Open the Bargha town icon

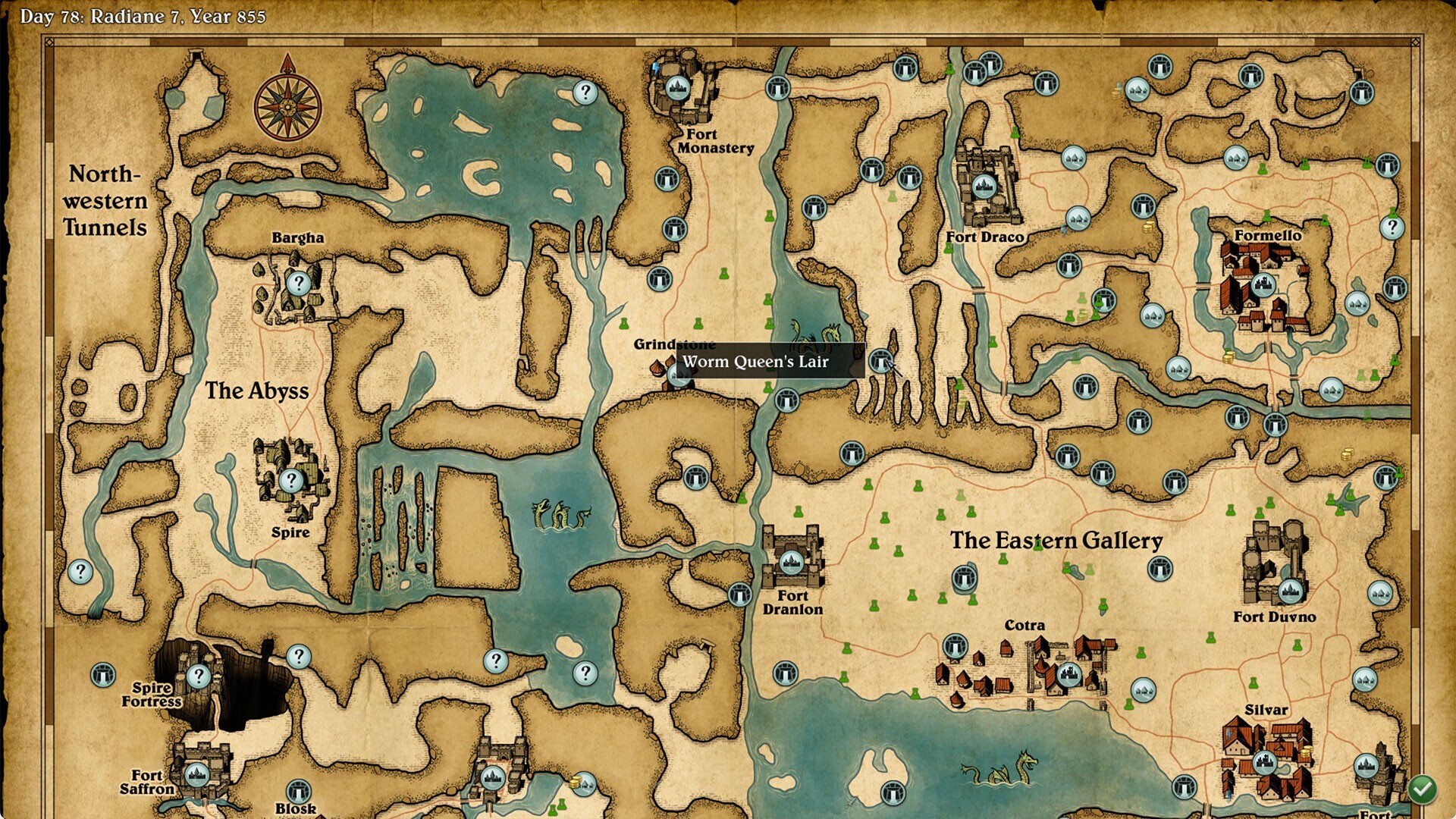click(x=300, y=284)
